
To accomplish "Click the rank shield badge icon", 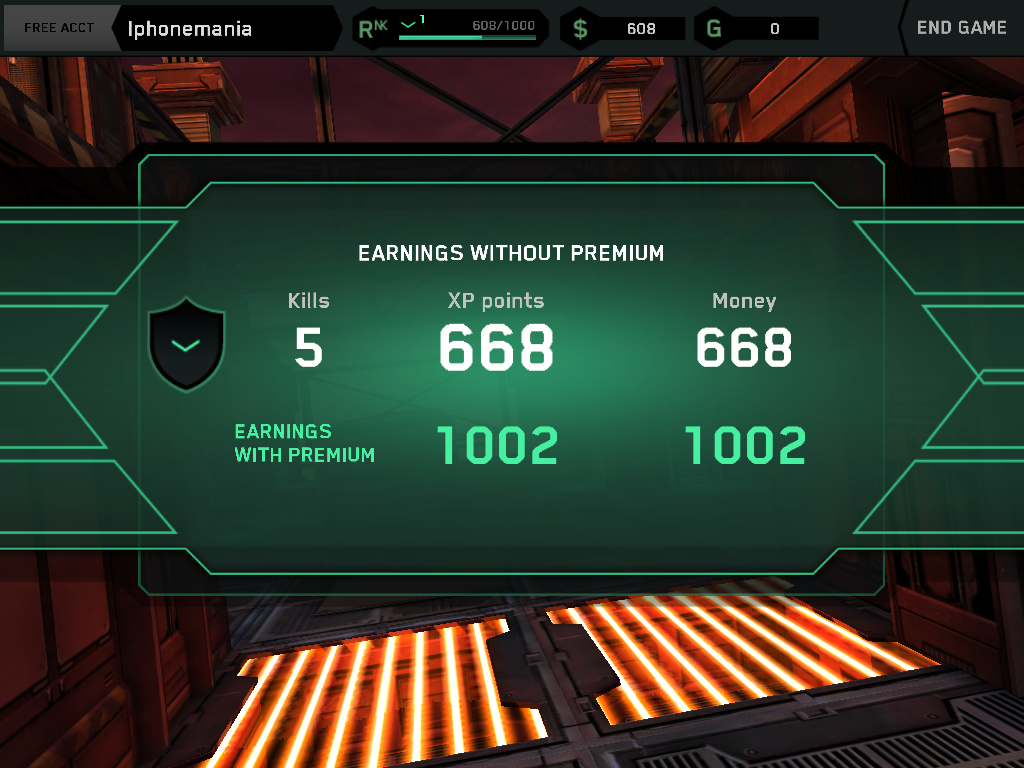I will [186, 345].
